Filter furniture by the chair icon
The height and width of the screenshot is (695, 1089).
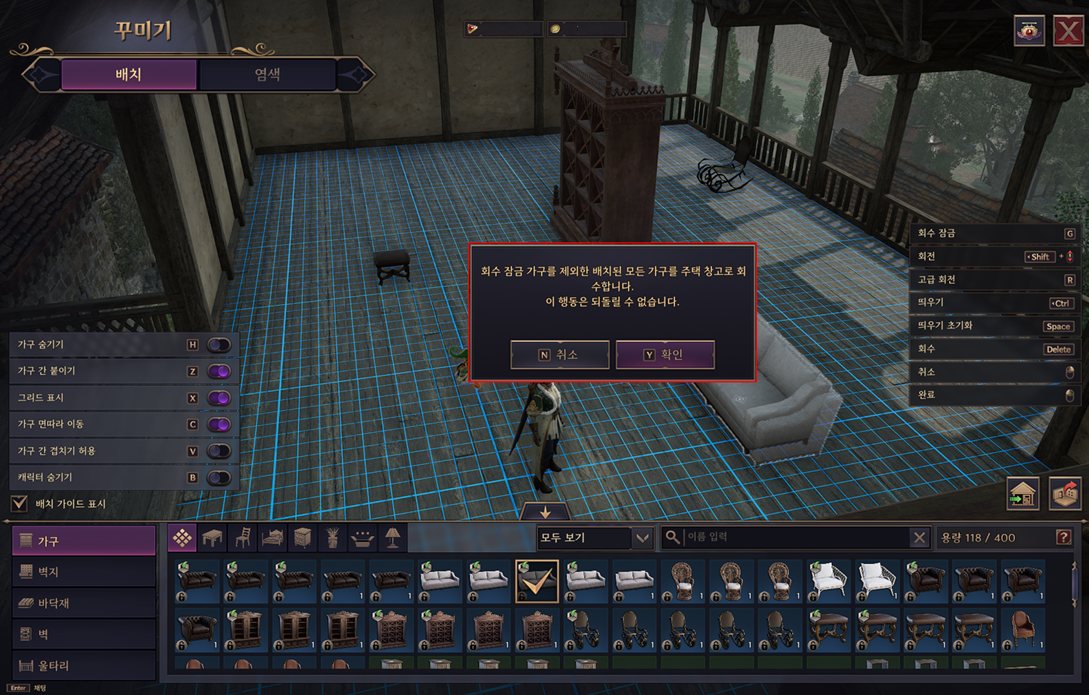tap(242, 538)
